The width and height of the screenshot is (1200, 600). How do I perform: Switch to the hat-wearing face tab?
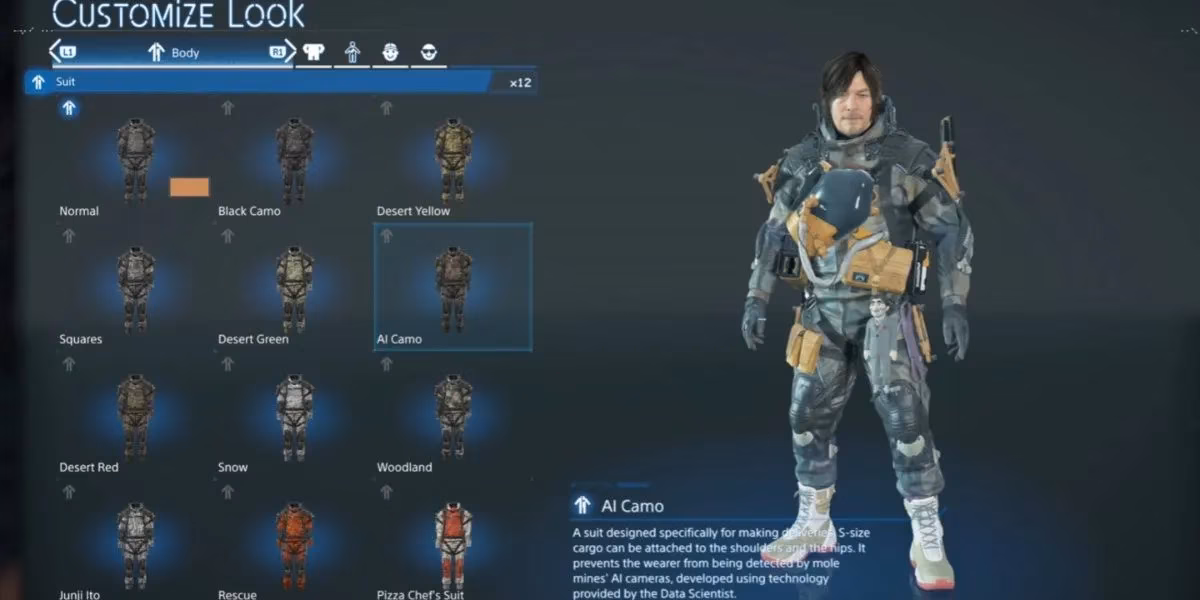[x=390, y=53]
